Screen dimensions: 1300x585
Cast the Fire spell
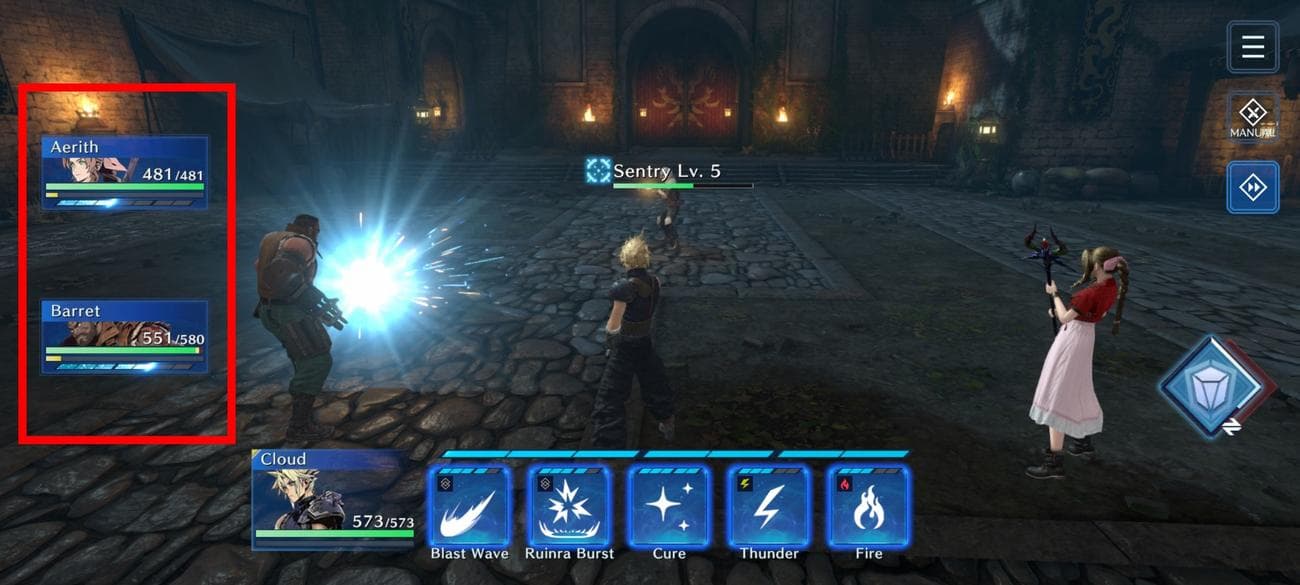(x=868, y=506)
